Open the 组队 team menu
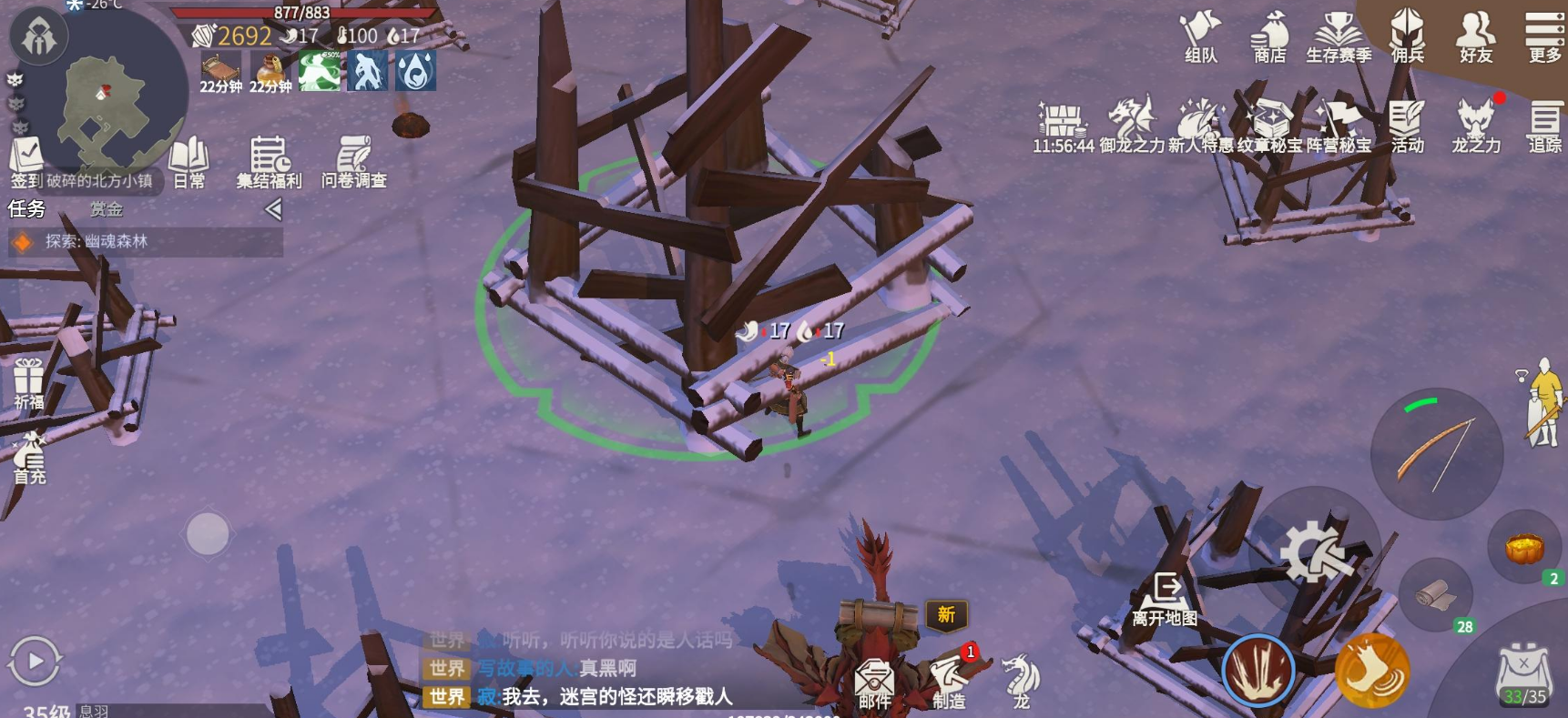1568x718 pixels. [x=1200, y=36]
